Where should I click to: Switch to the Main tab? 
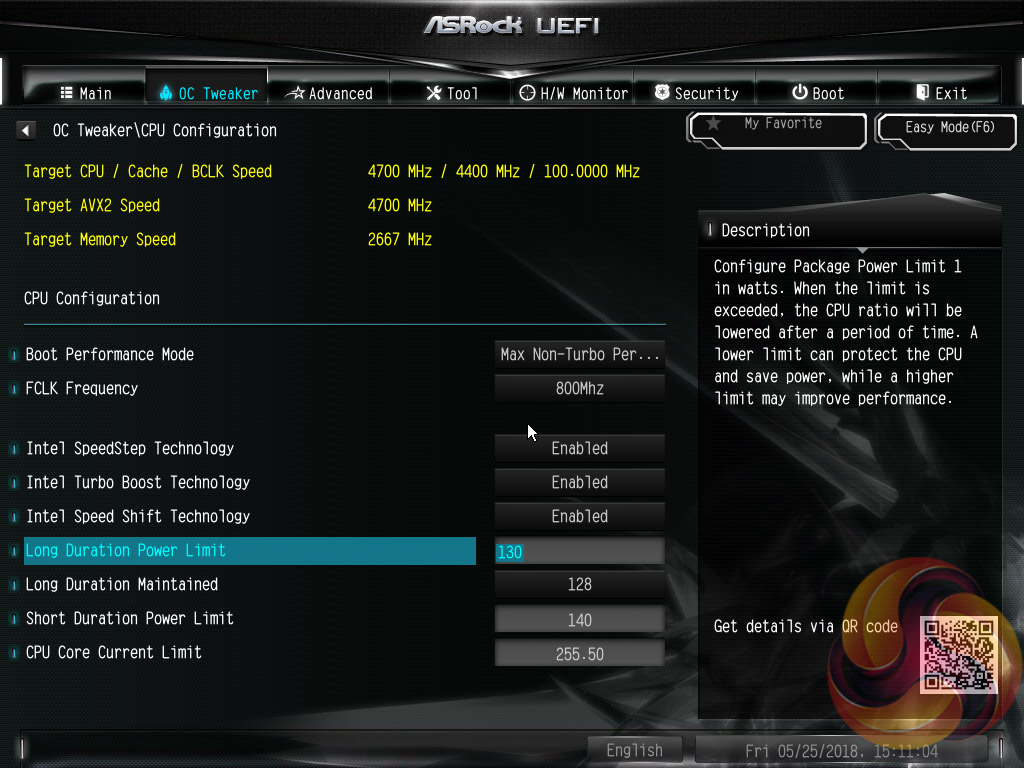85,93
